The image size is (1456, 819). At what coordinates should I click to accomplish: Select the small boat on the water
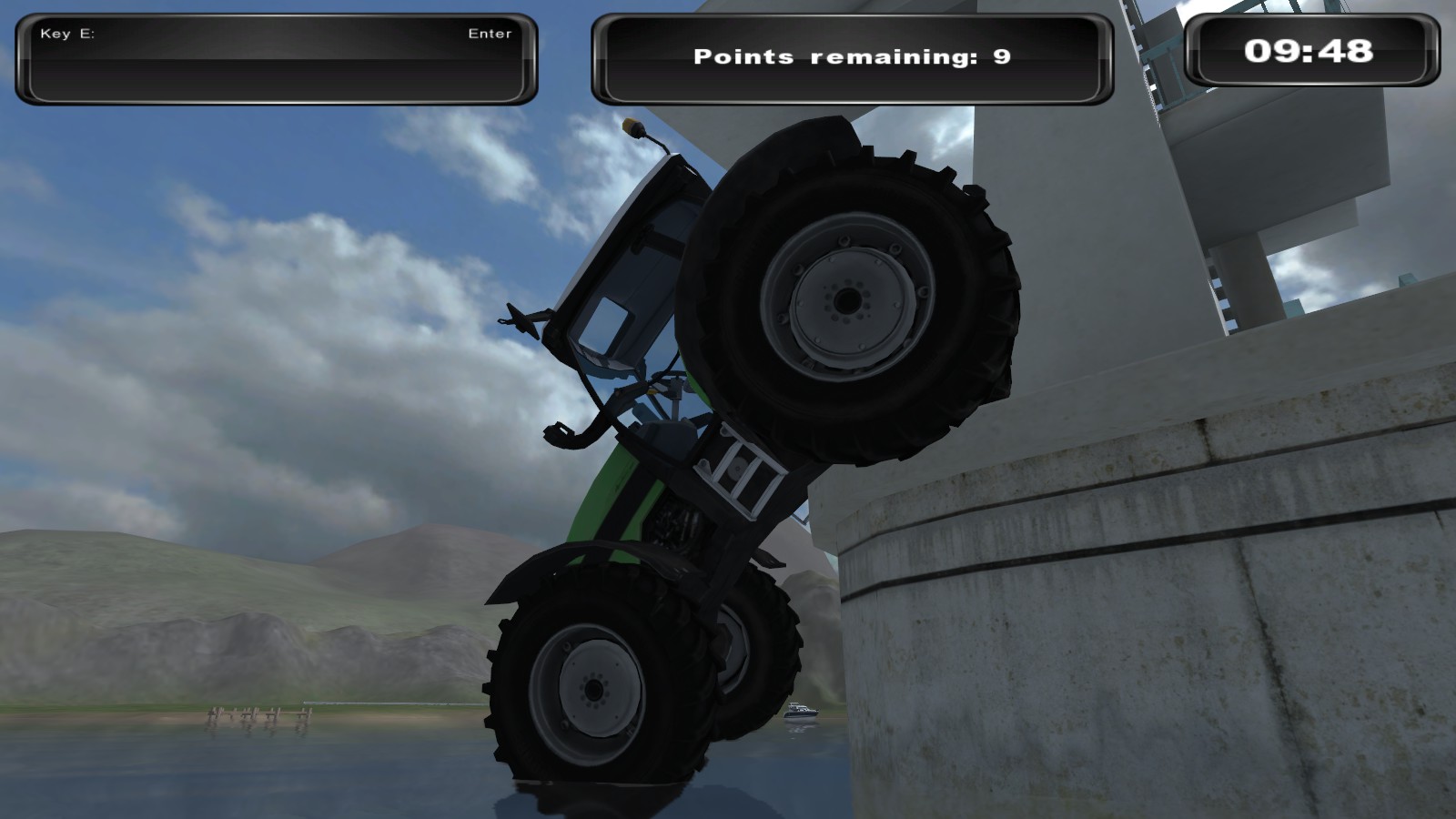click(801, 710)
